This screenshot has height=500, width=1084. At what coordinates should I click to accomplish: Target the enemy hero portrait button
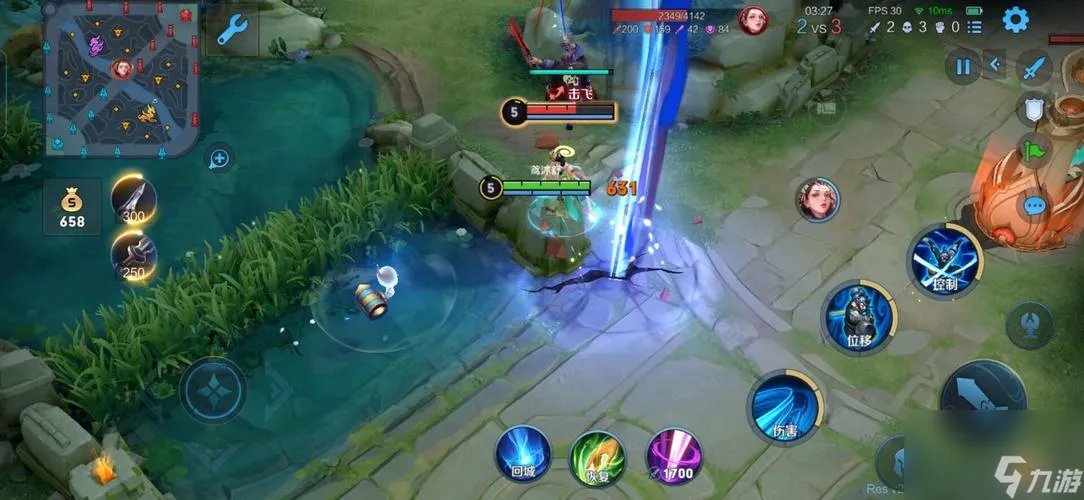coord(818,199)
